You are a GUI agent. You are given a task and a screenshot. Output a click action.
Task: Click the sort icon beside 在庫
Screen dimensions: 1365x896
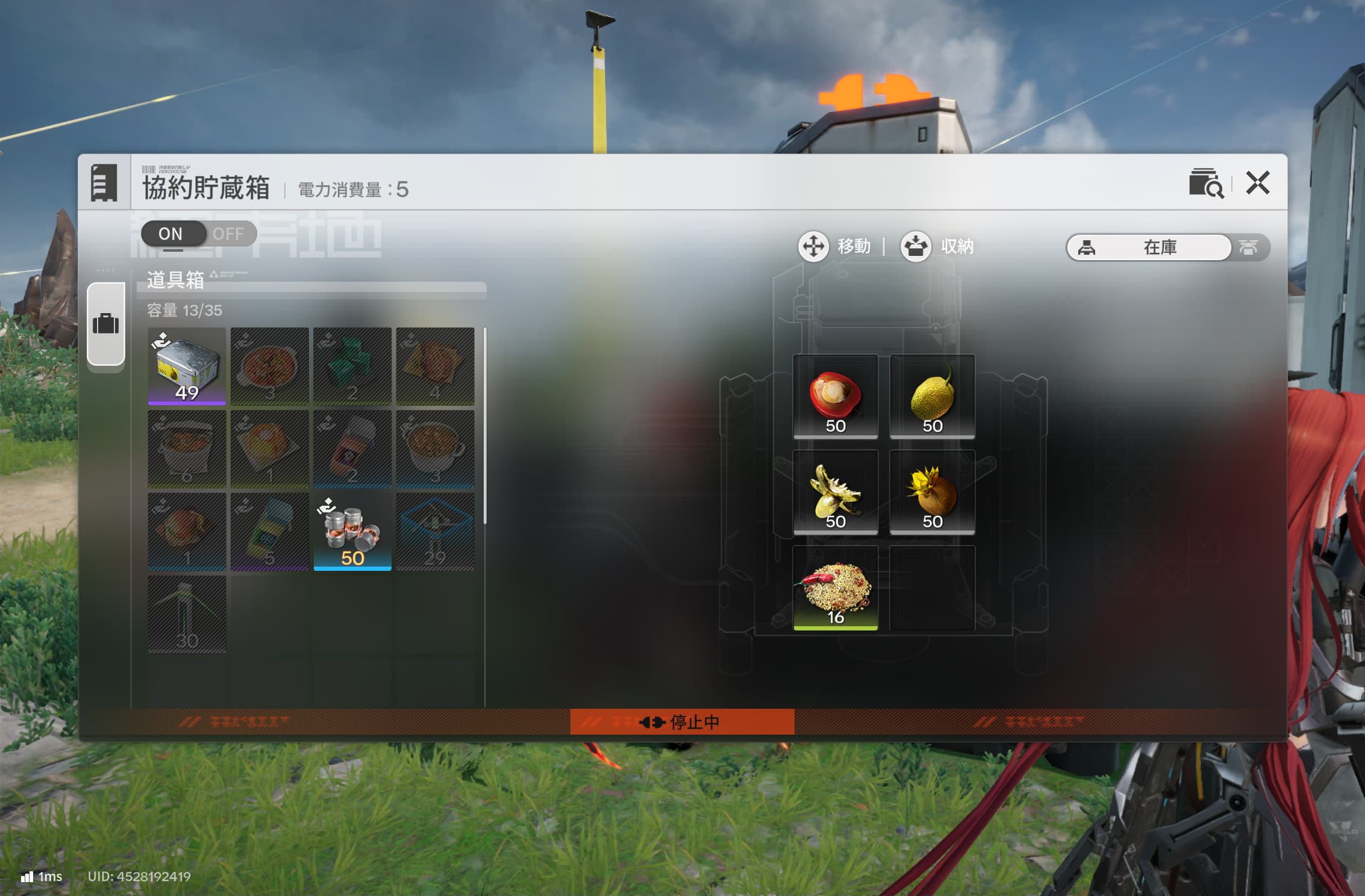tap(1249, 247)
